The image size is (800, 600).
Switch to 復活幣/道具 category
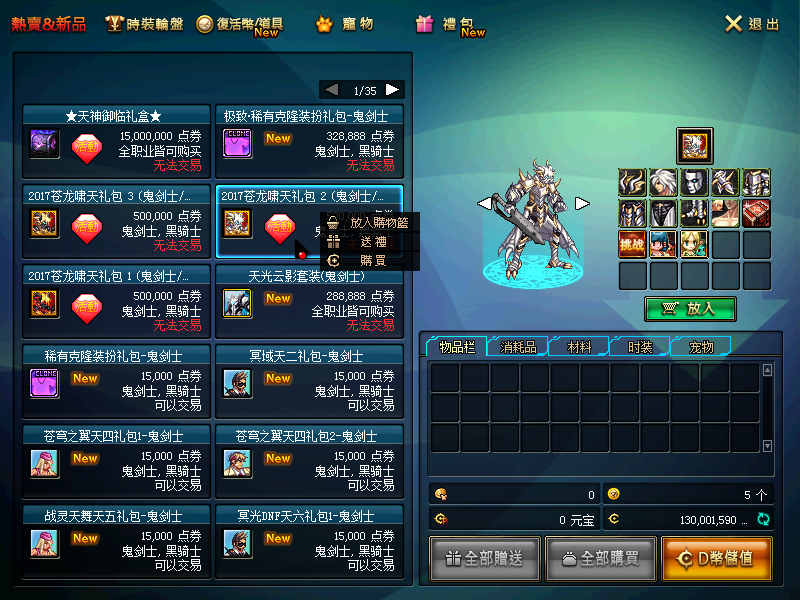pyautogui.click(x=240, y=24)
